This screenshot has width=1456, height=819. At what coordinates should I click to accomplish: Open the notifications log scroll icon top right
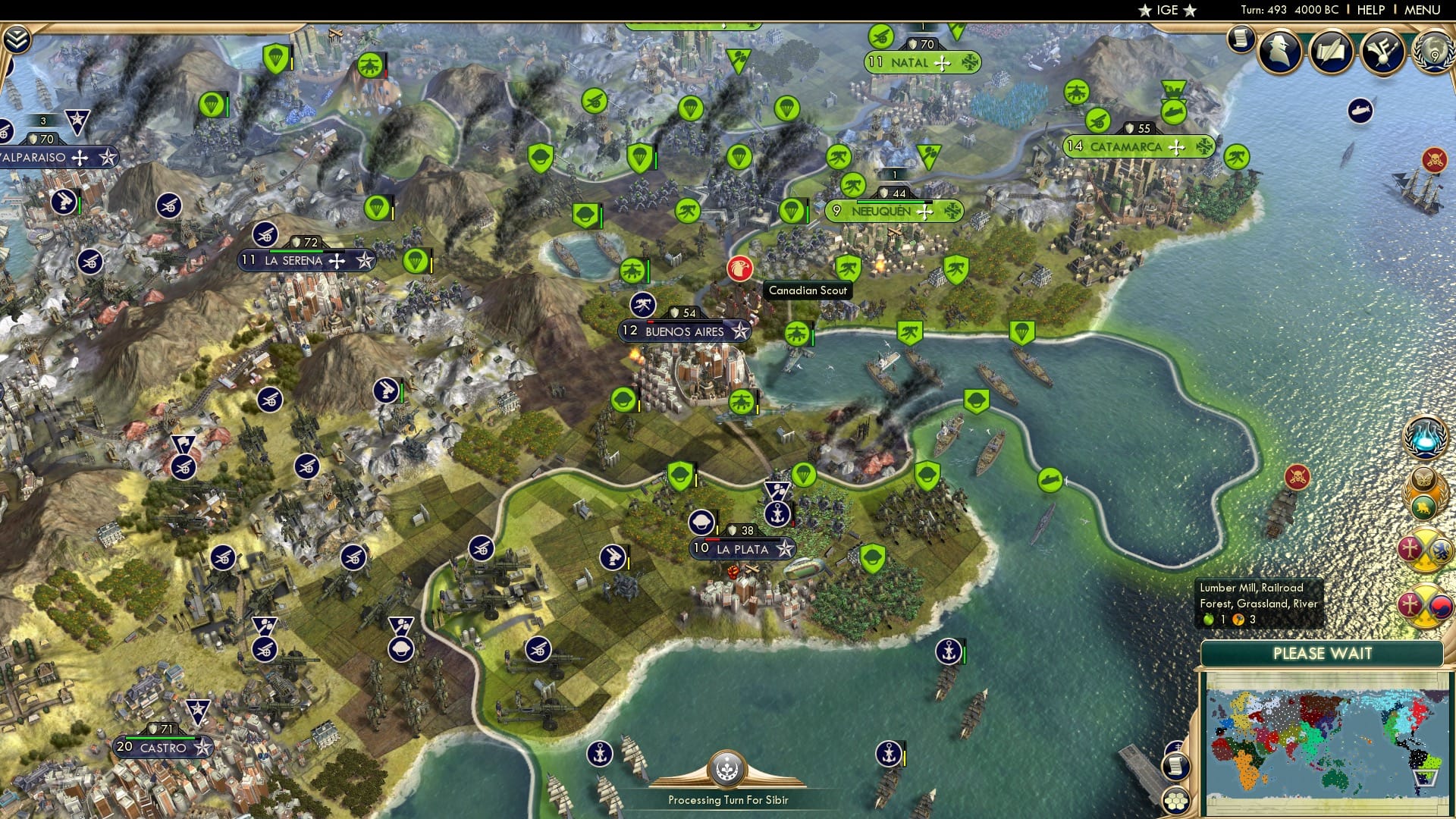1241,39
